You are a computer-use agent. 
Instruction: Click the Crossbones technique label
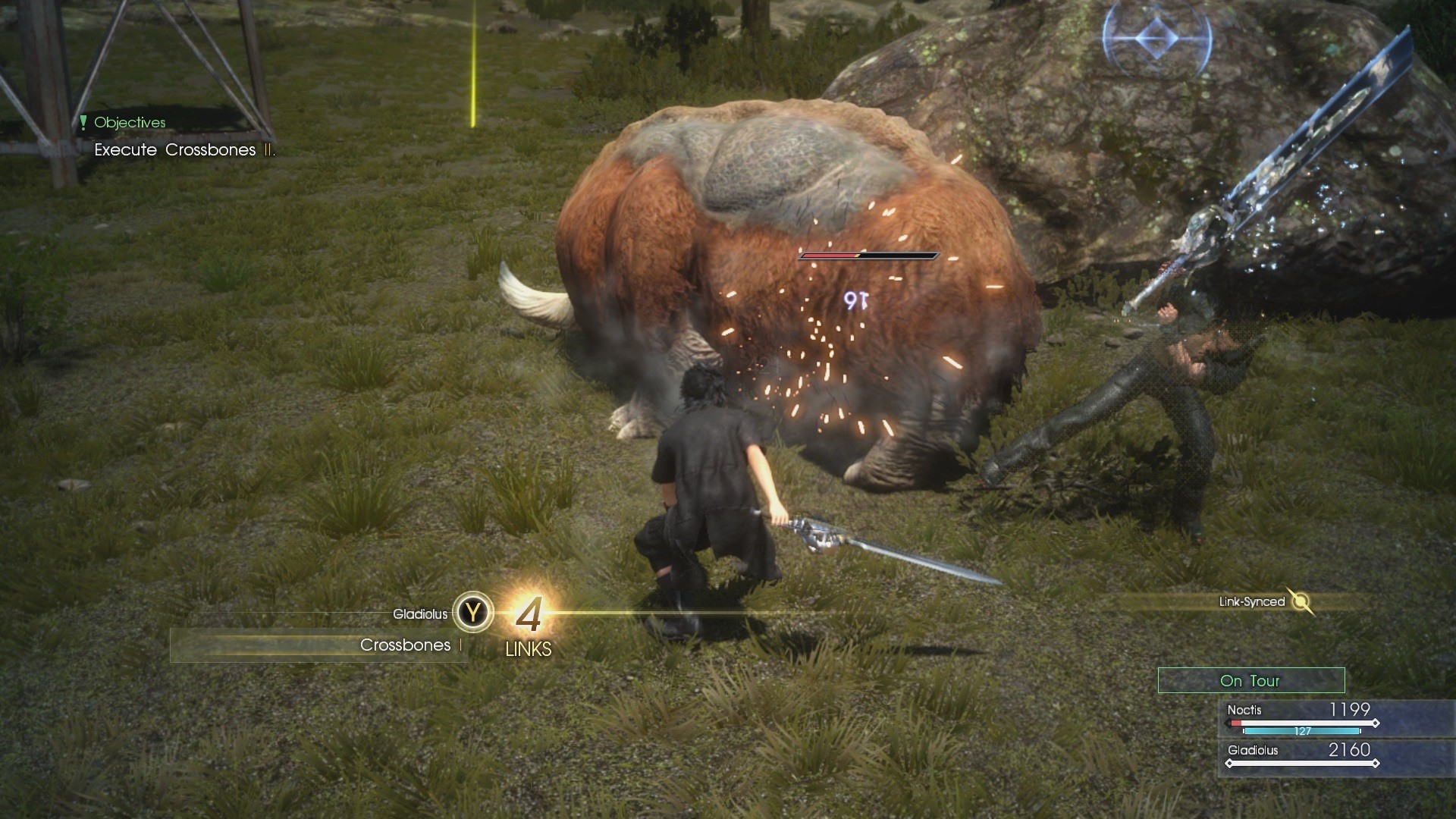point(404,645)
